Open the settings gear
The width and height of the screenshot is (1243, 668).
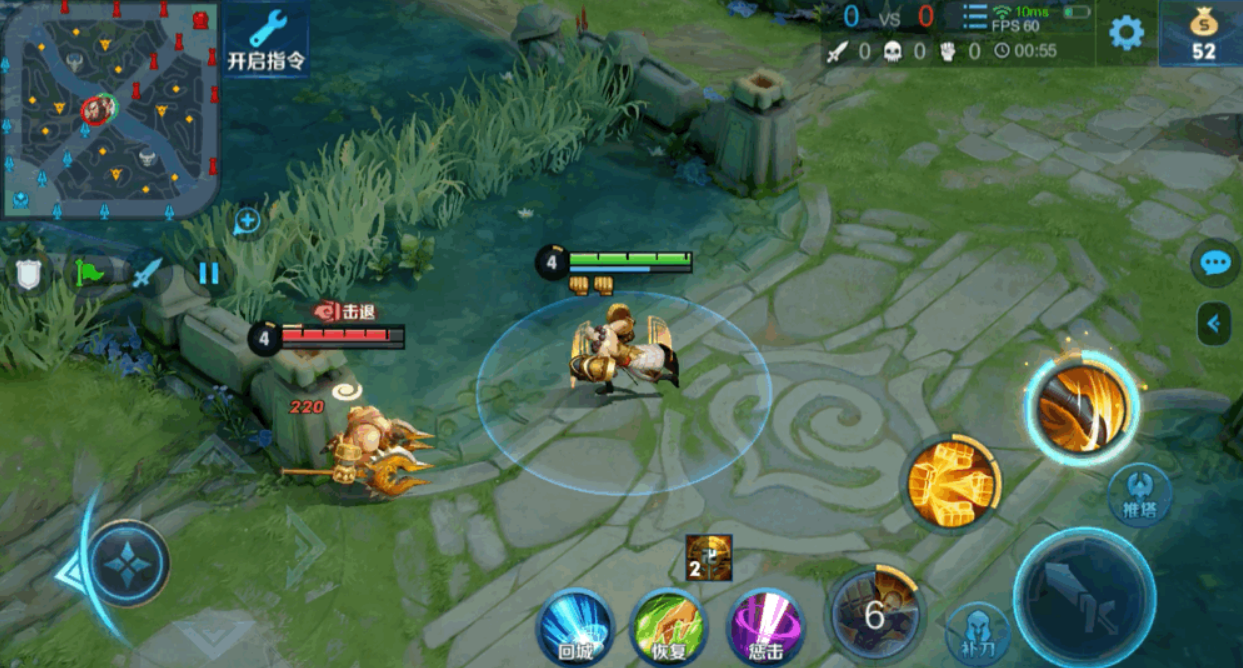click(1126, 33)
